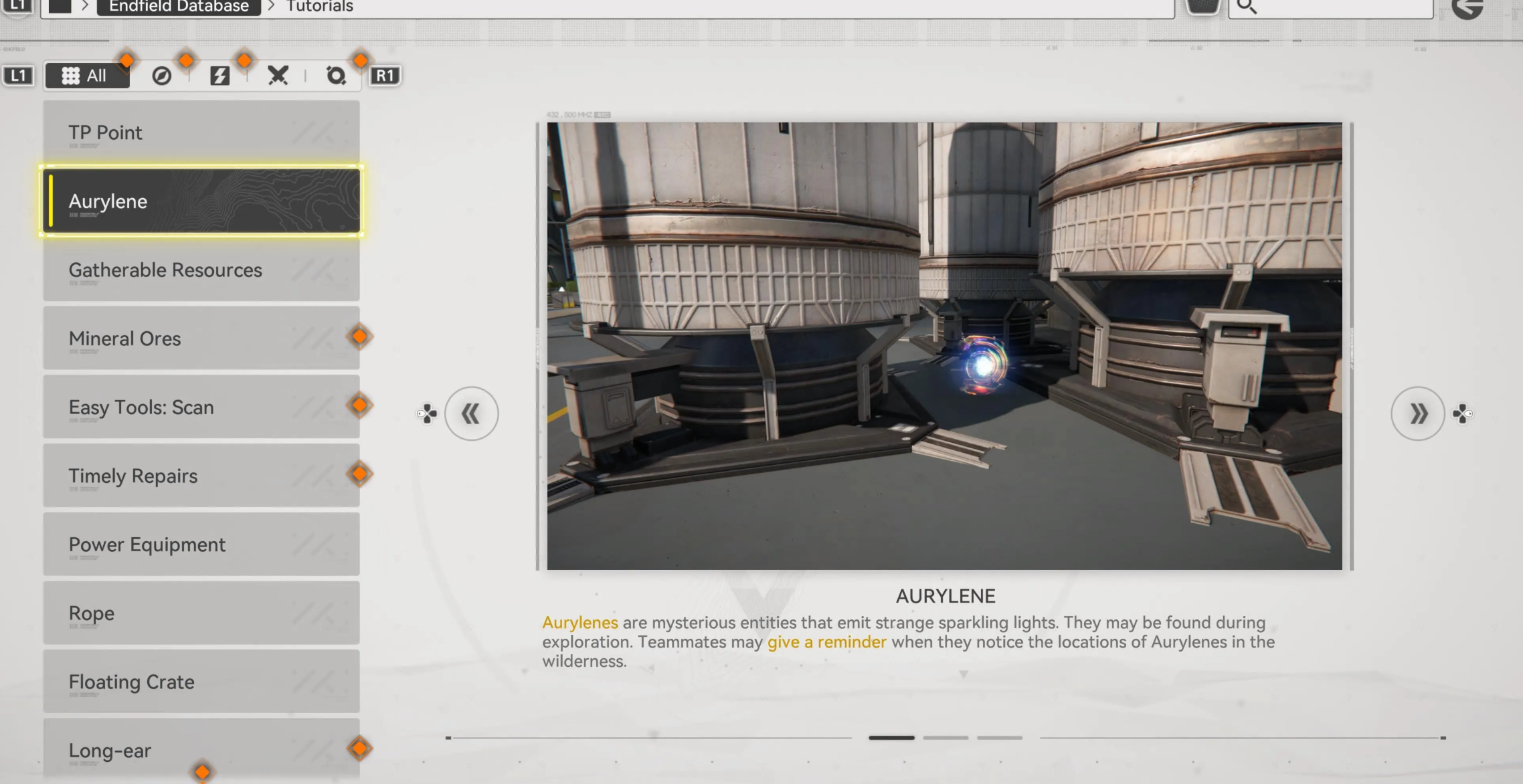Select the Timely Repairs entry
Screen dimensions: 1523x784
point(201,476)
